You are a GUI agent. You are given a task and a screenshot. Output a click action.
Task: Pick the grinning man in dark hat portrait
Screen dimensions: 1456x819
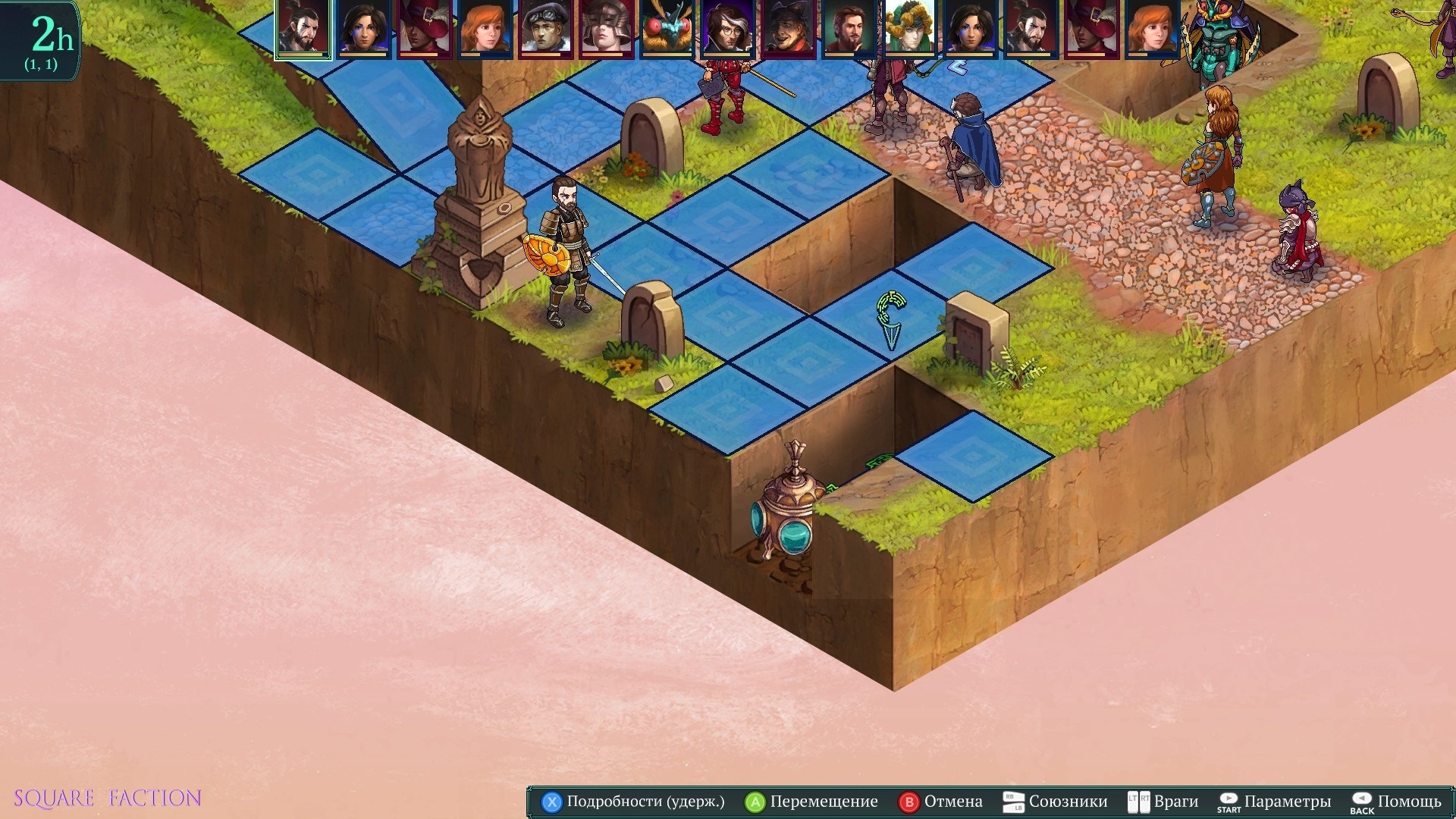(789, 28)
